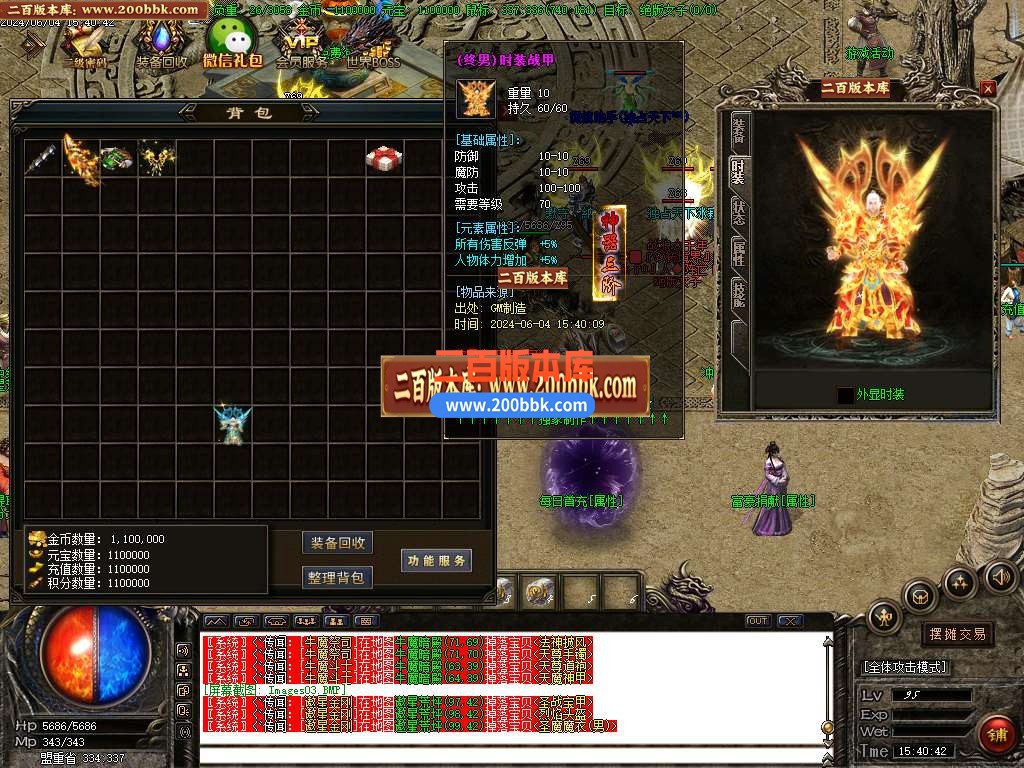Viewport: 1024px width, 768px height.
Task: Switch to the 状态 status tab
Action: tap(738, 211)
